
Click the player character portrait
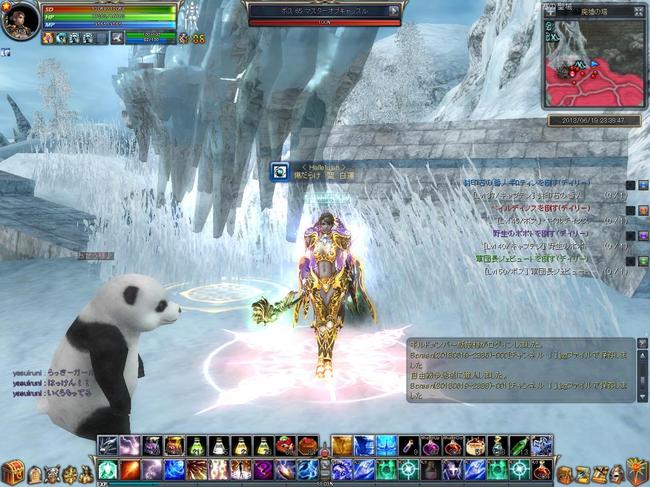click(19, 21)
